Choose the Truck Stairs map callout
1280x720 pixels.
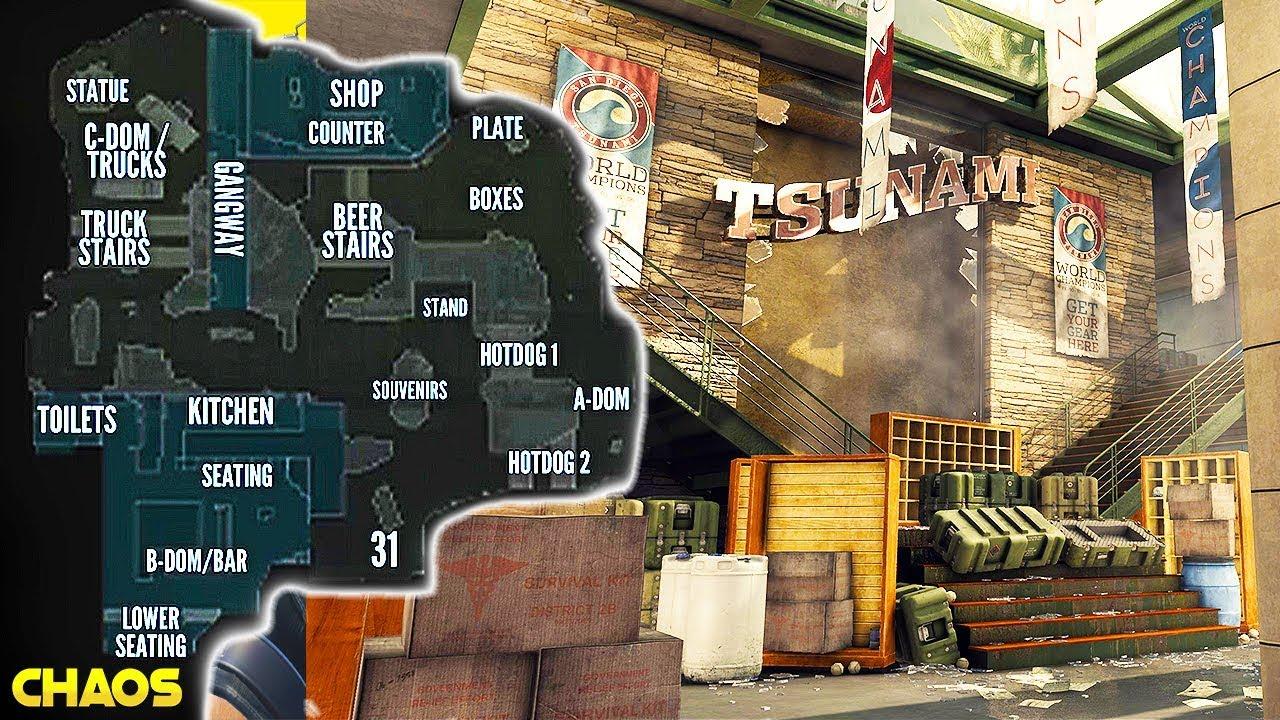point(114,237)
